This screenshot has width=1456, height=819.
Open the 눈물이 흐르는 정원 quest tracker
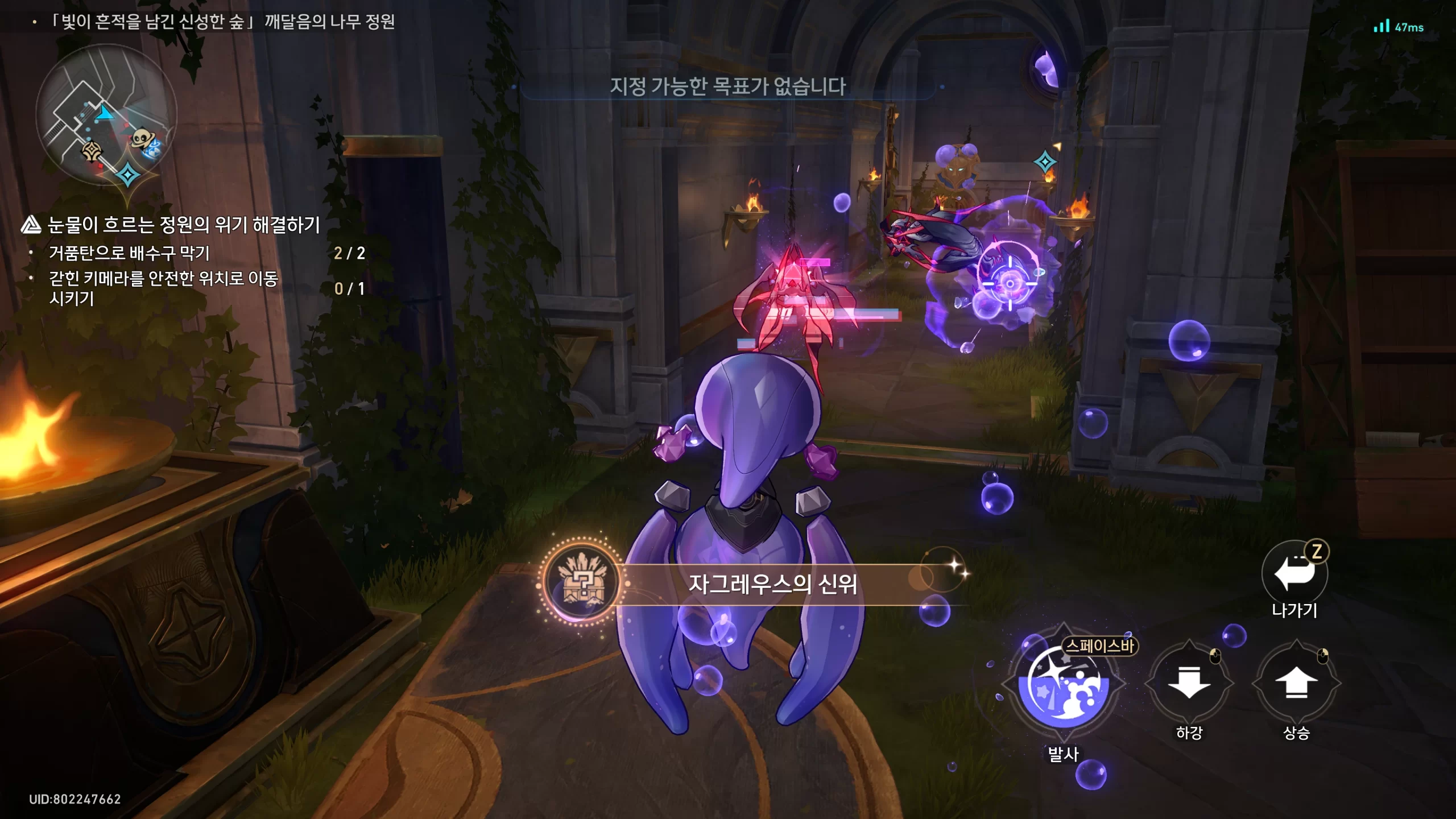tap(183, 225)
